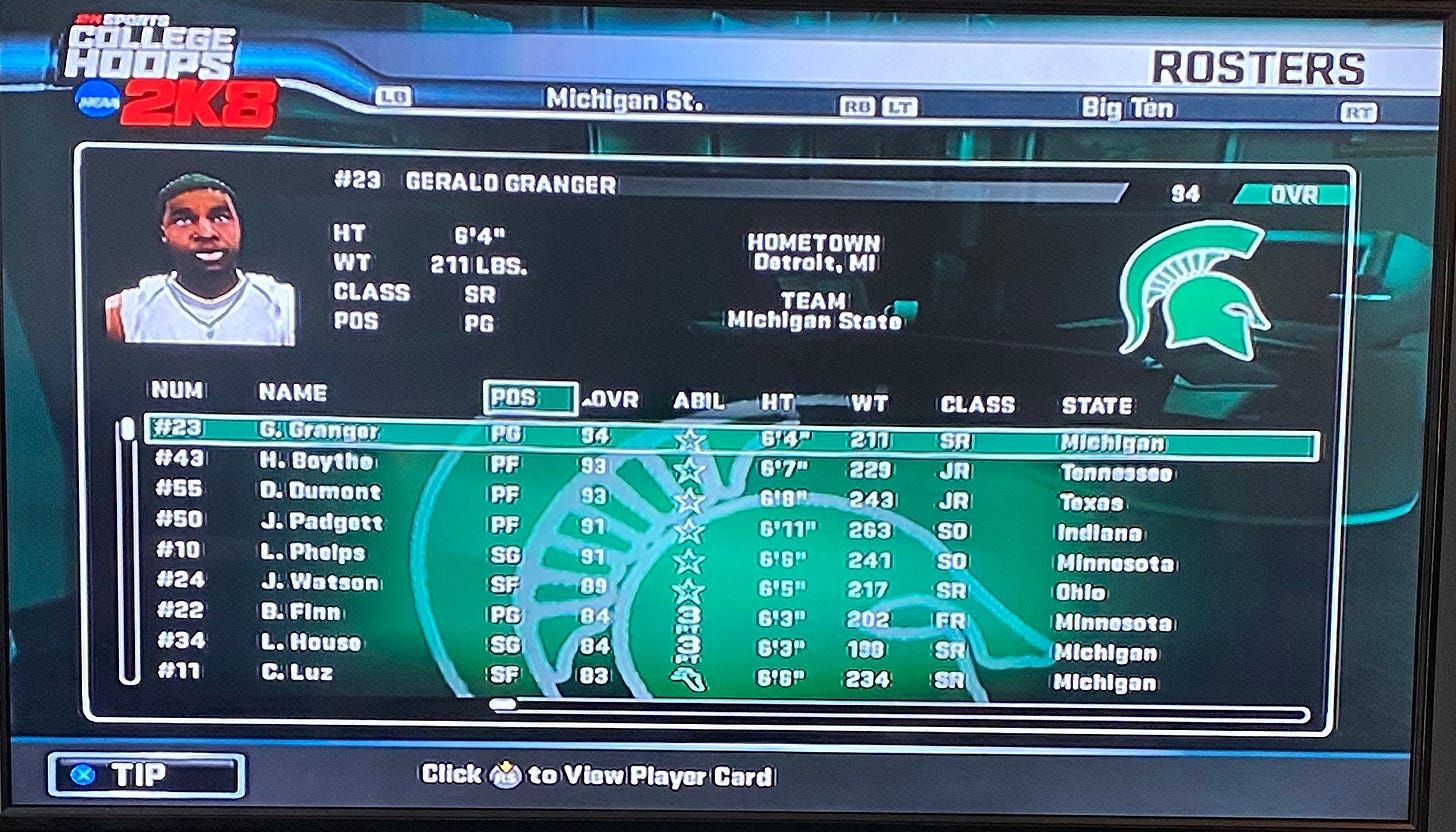Click the HT column header
Screen dimensions: 1456x832
pyautogui.click(x=777, y=403)
